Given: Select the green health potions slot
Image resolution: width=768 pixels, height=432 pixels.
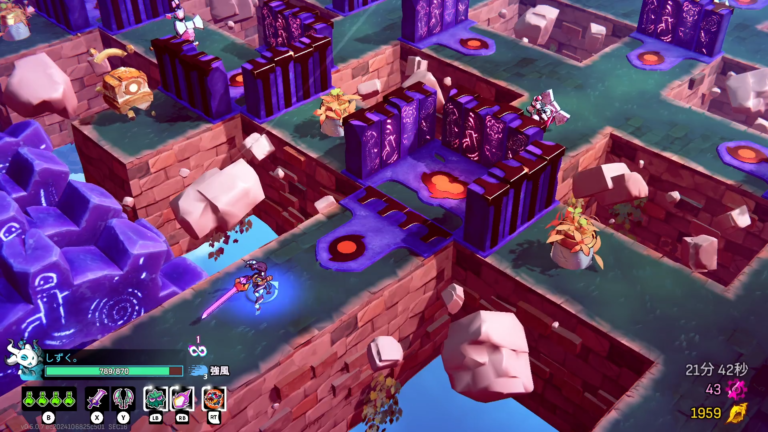Looking at the screenshot, I should (49, 398).
